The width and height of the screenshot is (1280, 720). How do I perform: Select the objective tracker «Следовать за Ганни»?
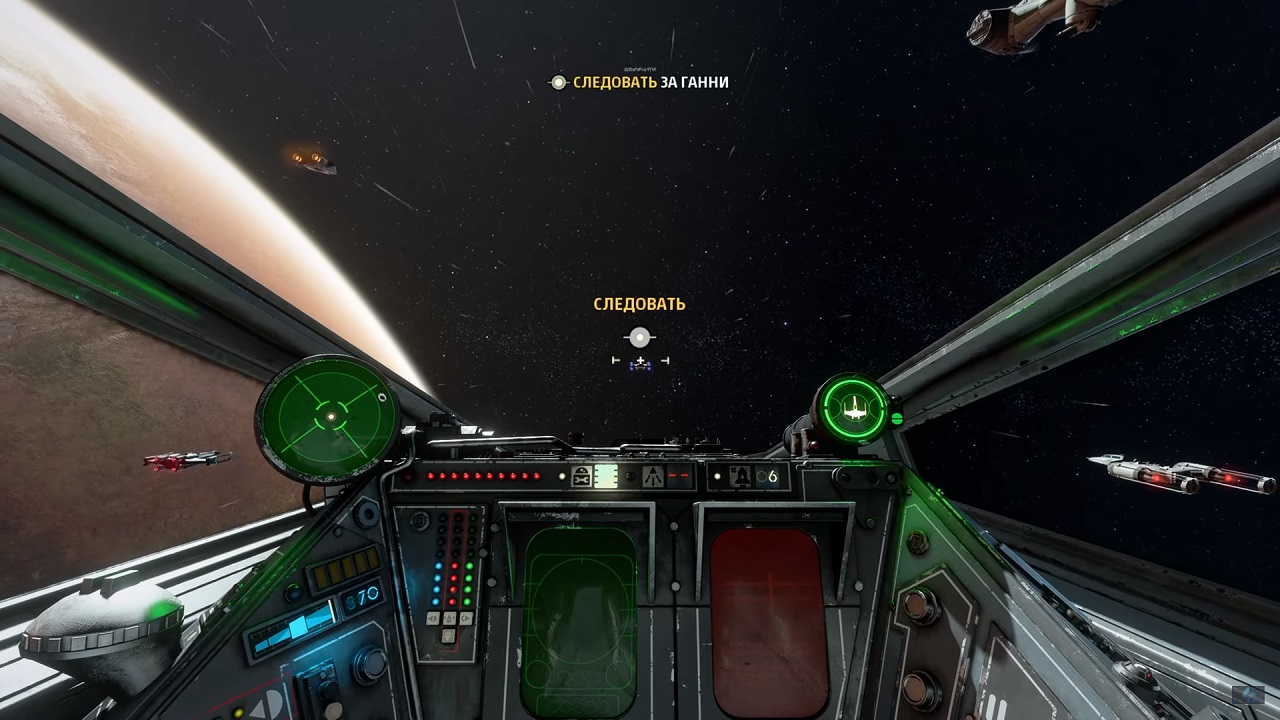(640, 82)
